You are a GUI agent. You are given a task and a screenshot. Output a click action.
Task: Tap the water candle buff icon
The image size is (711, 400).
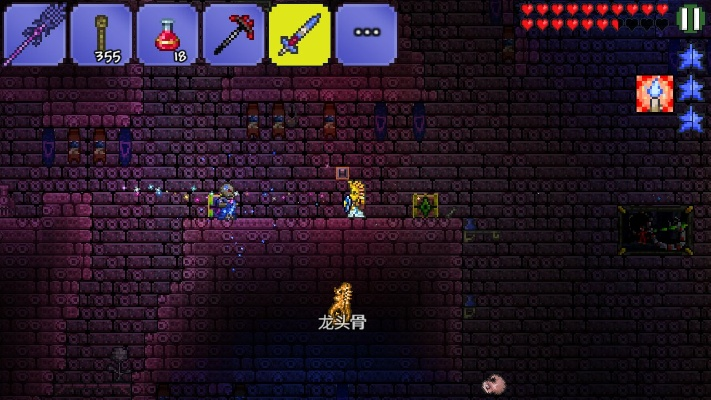(653, 93)
